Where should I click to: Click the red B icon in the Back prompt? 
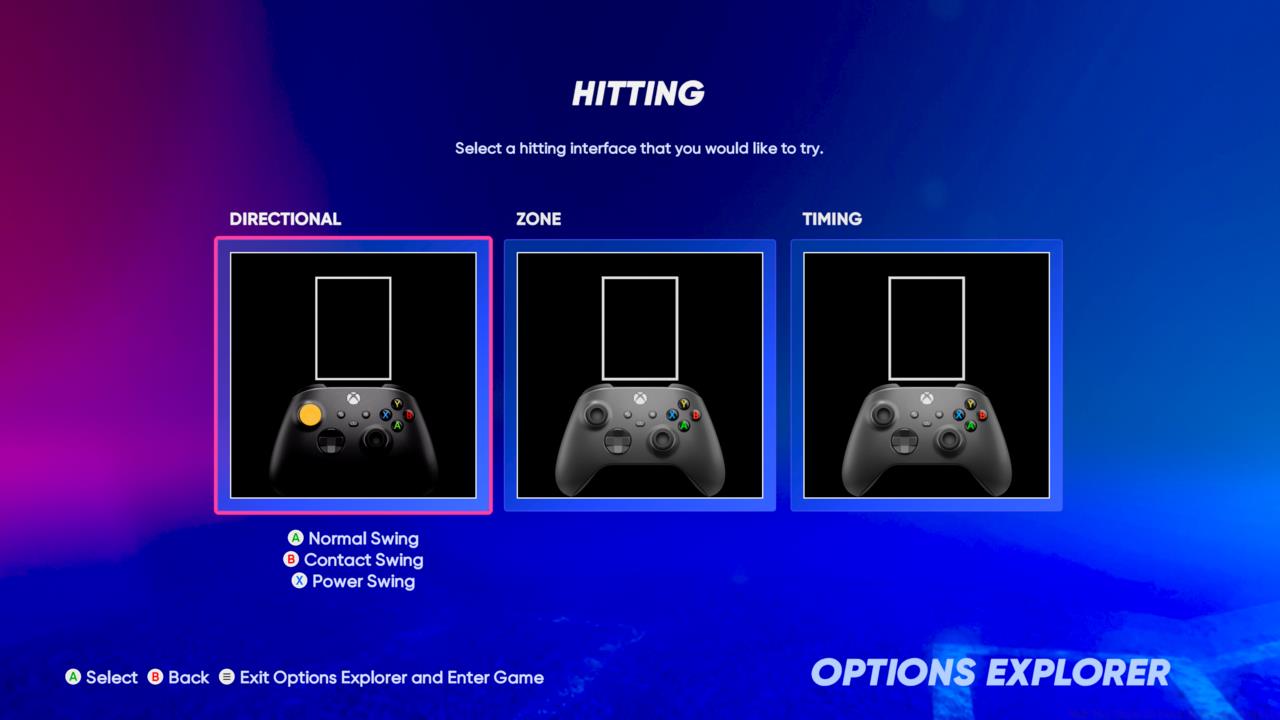157,677
